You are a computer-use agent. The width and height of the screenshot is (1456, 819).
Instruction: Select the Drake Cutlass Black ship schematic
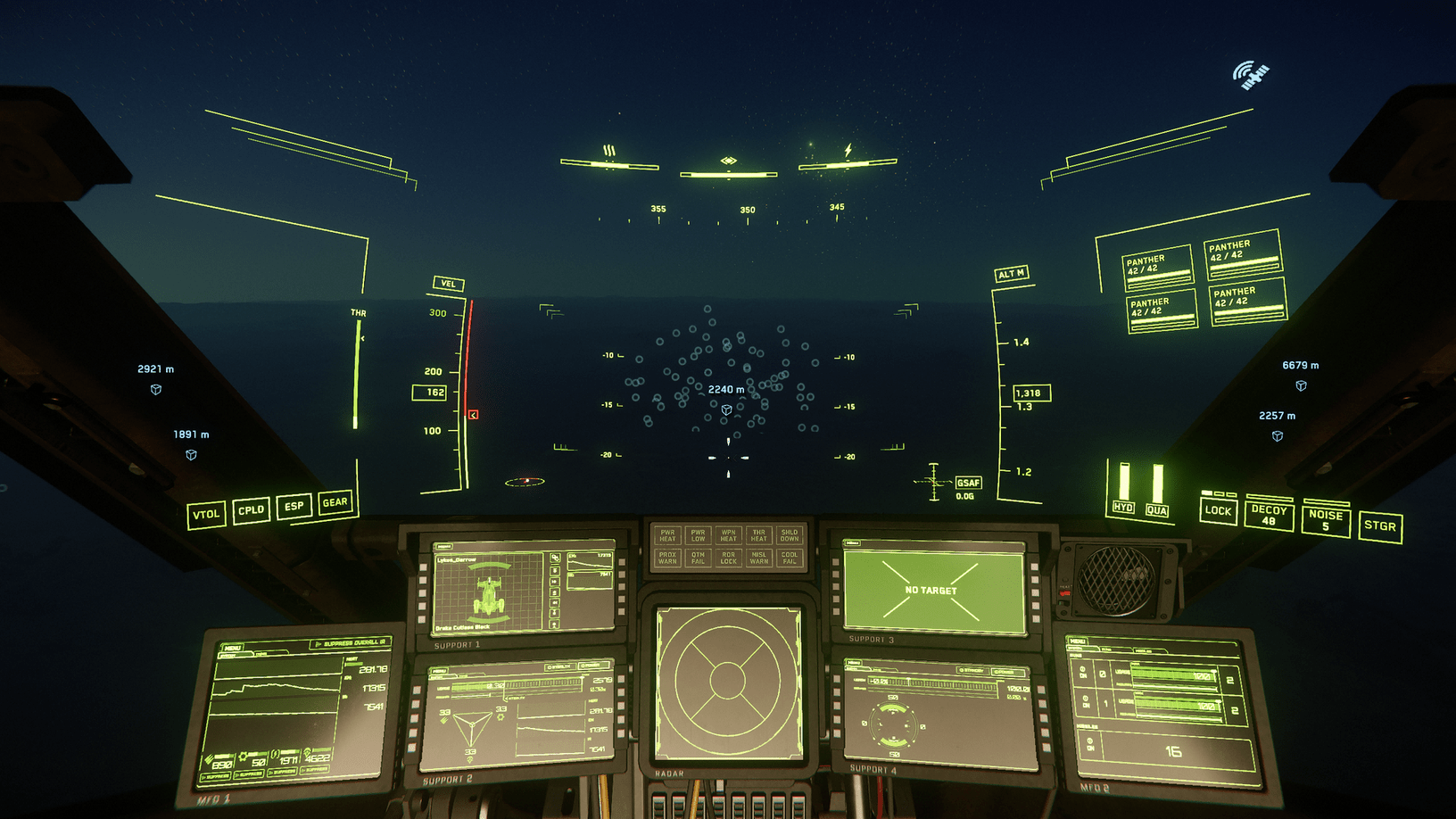(x=489, y=594)
